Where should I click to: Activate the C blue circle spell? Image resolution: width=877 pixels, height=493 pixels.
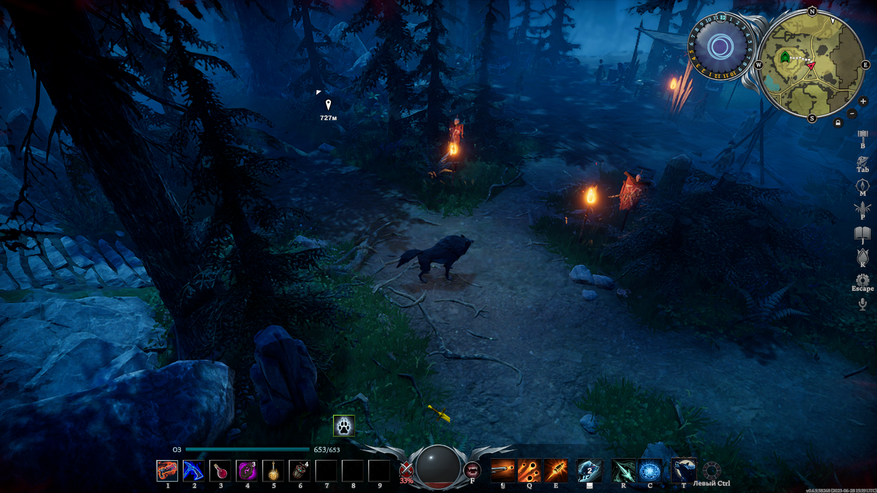pos(650,470)
